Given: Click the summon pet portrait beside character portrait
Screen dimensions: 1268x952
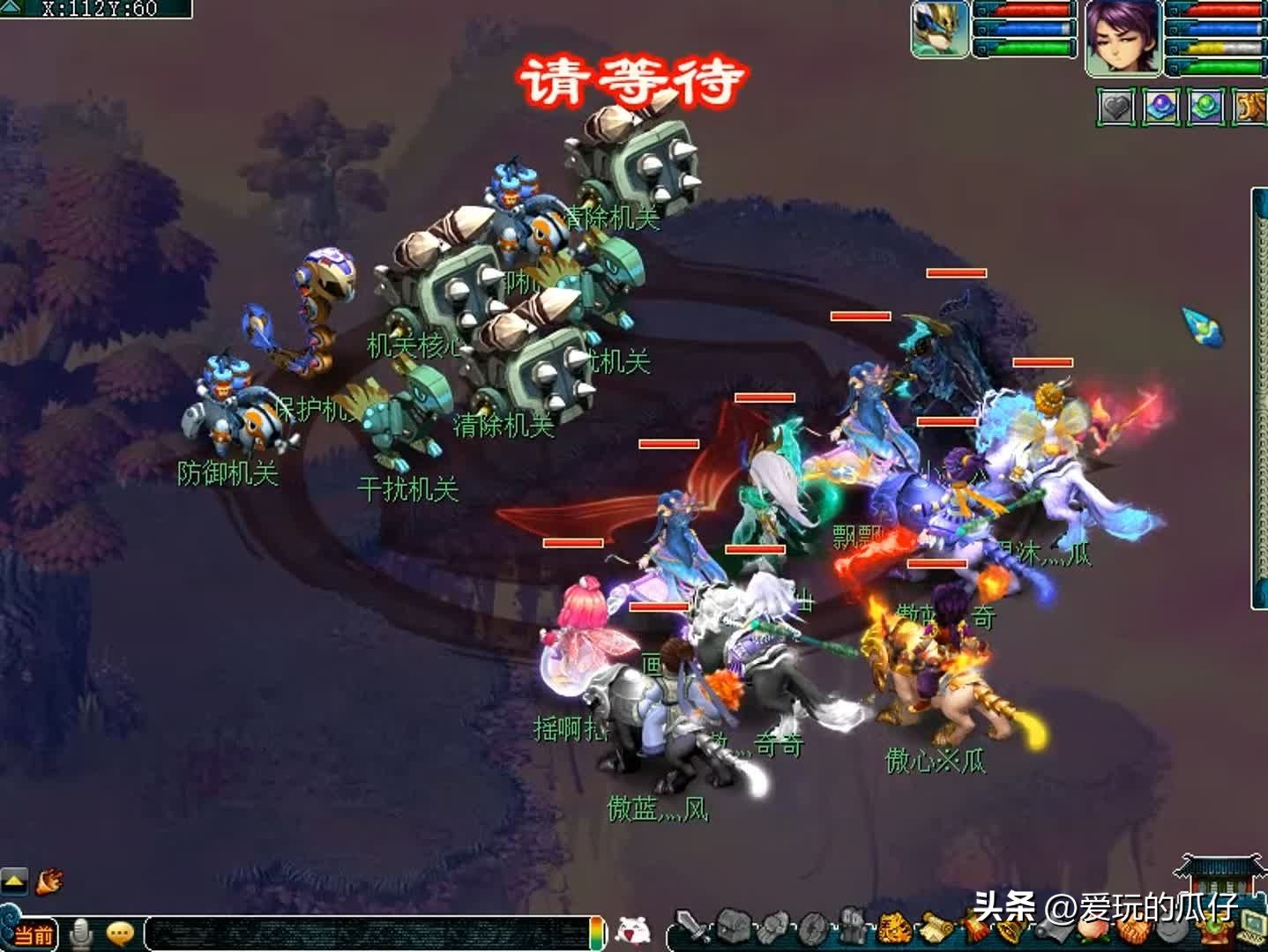Looking at the screenshot, I should pyautogui.click(x=937, y=31).
